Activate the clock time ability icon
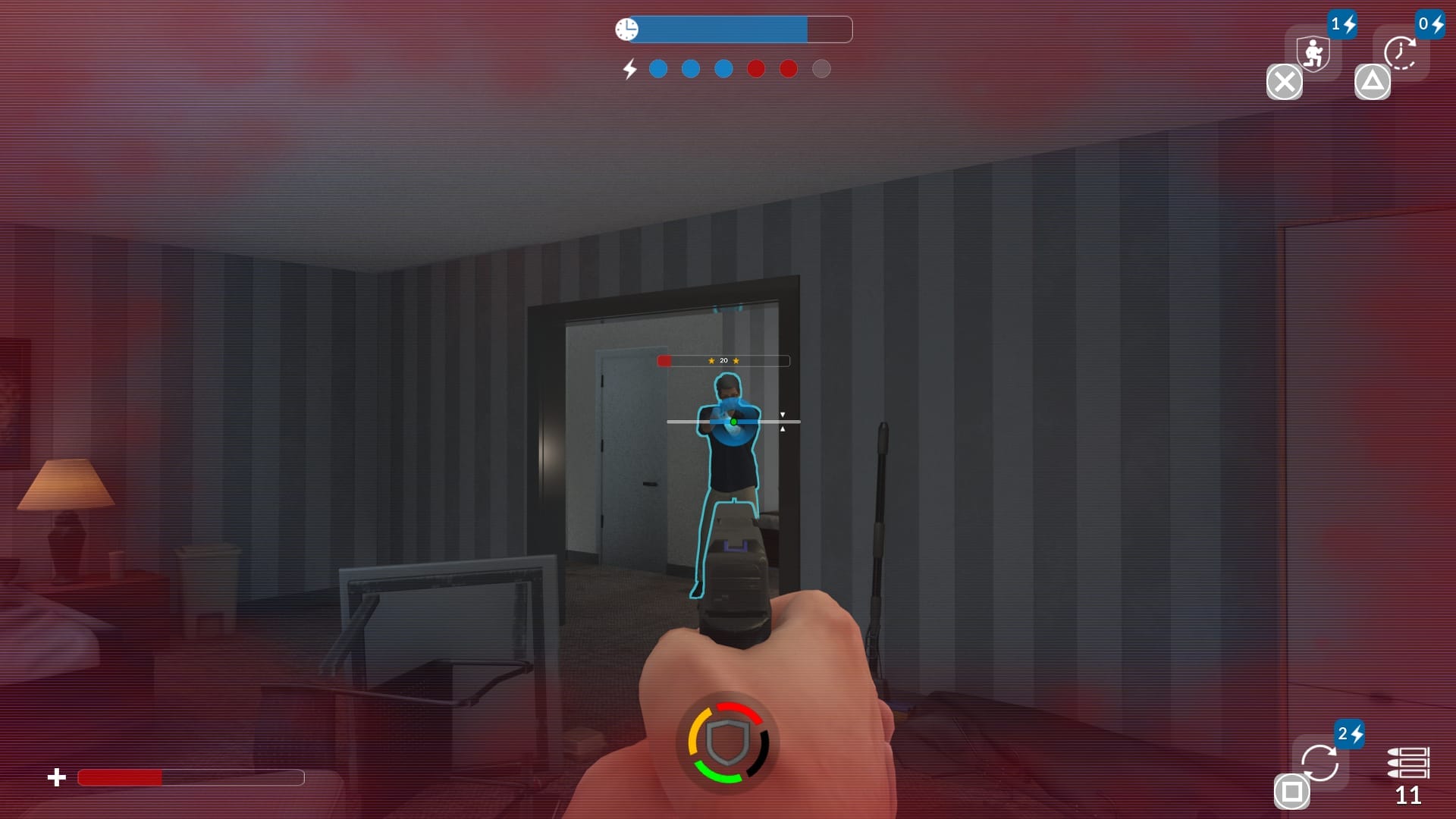The image size is (1456, 819). pos(1400,53)
